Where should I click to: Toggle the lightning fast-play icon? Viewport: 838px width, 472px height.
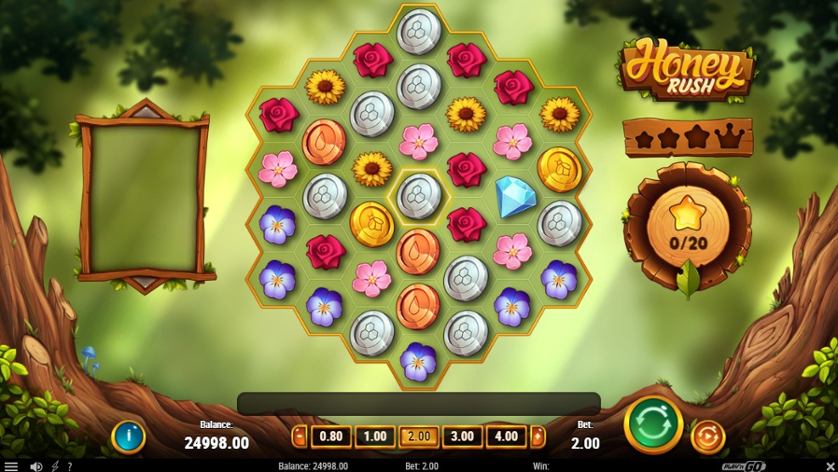click(x=54, y=466)
